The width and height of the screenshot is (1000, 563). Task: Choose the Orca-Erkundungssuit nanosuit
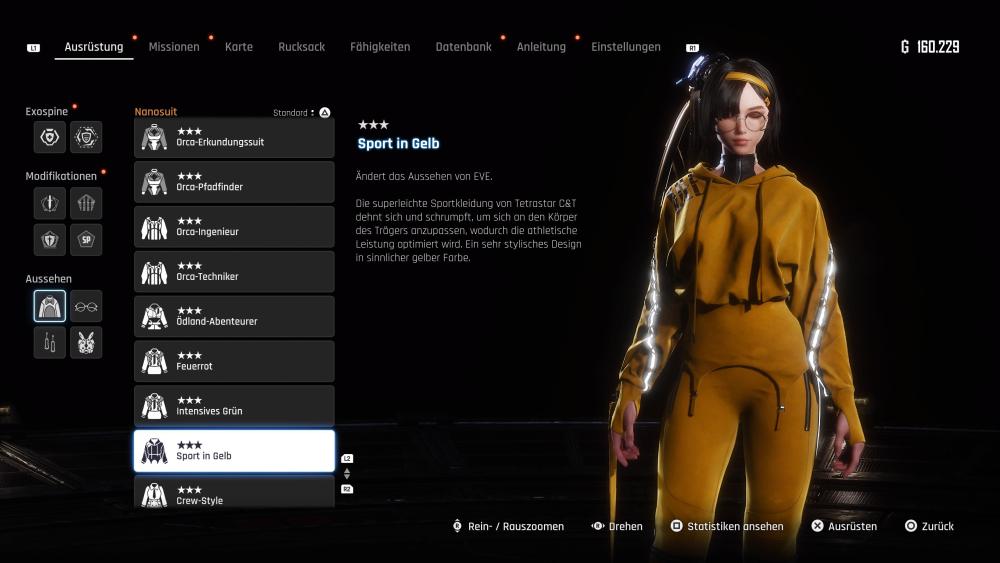(x=234, y=137)
